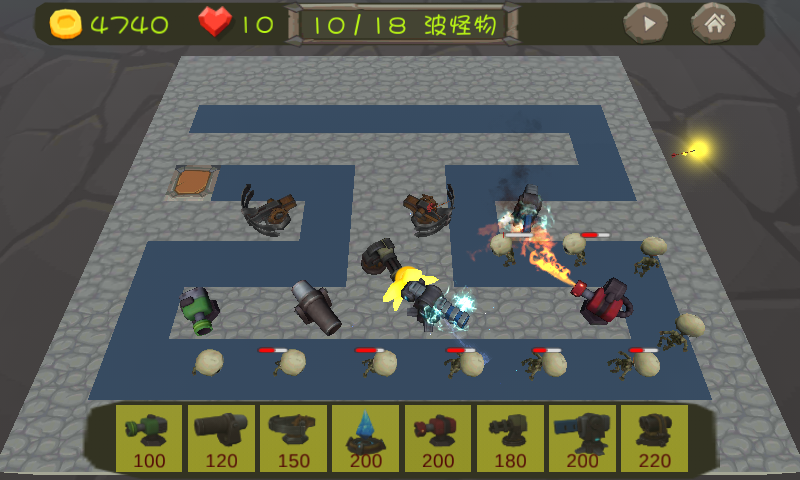Click the play button in the top bar
Screen dimensions: 800x480
646,23
